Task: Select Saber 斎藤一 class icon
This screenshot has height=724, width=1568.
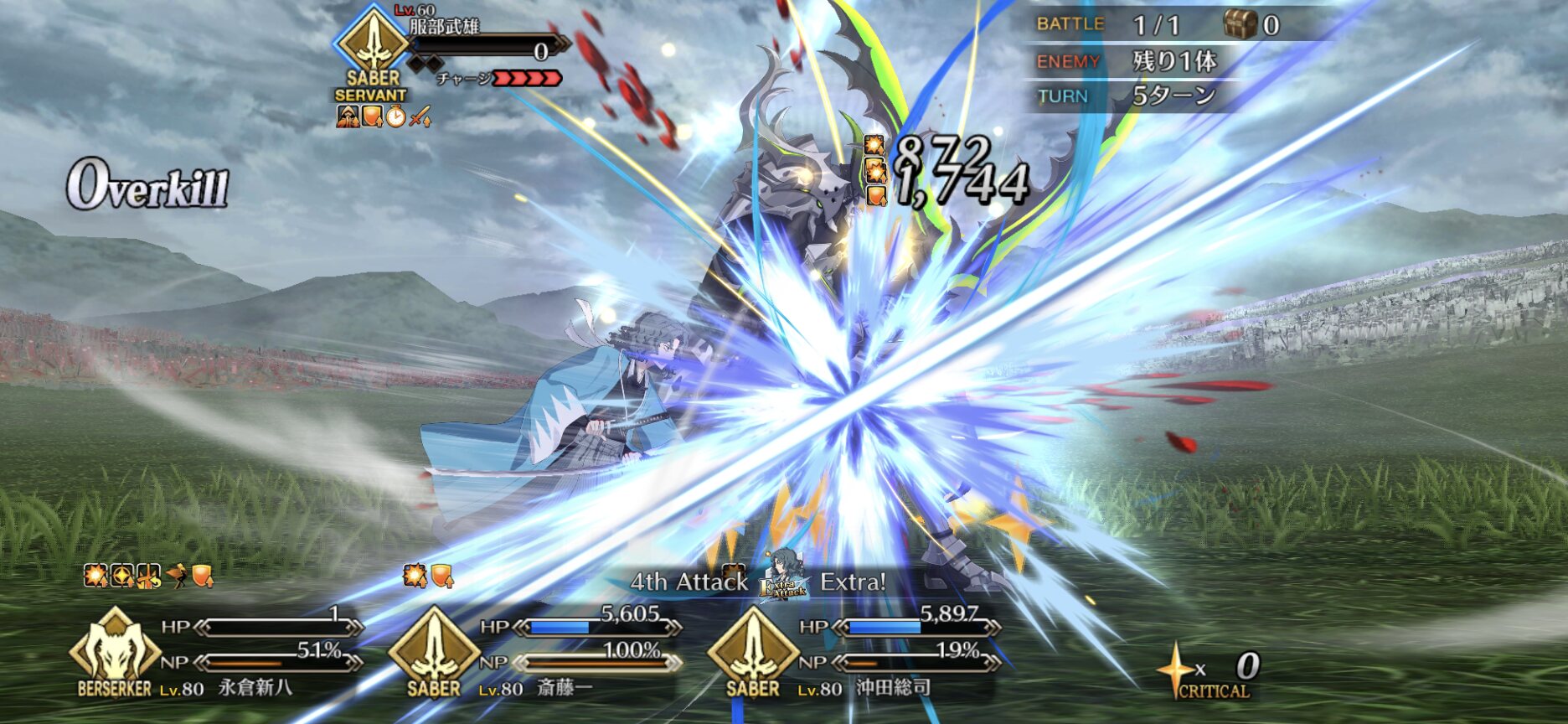Action: (x=433, y=649)
